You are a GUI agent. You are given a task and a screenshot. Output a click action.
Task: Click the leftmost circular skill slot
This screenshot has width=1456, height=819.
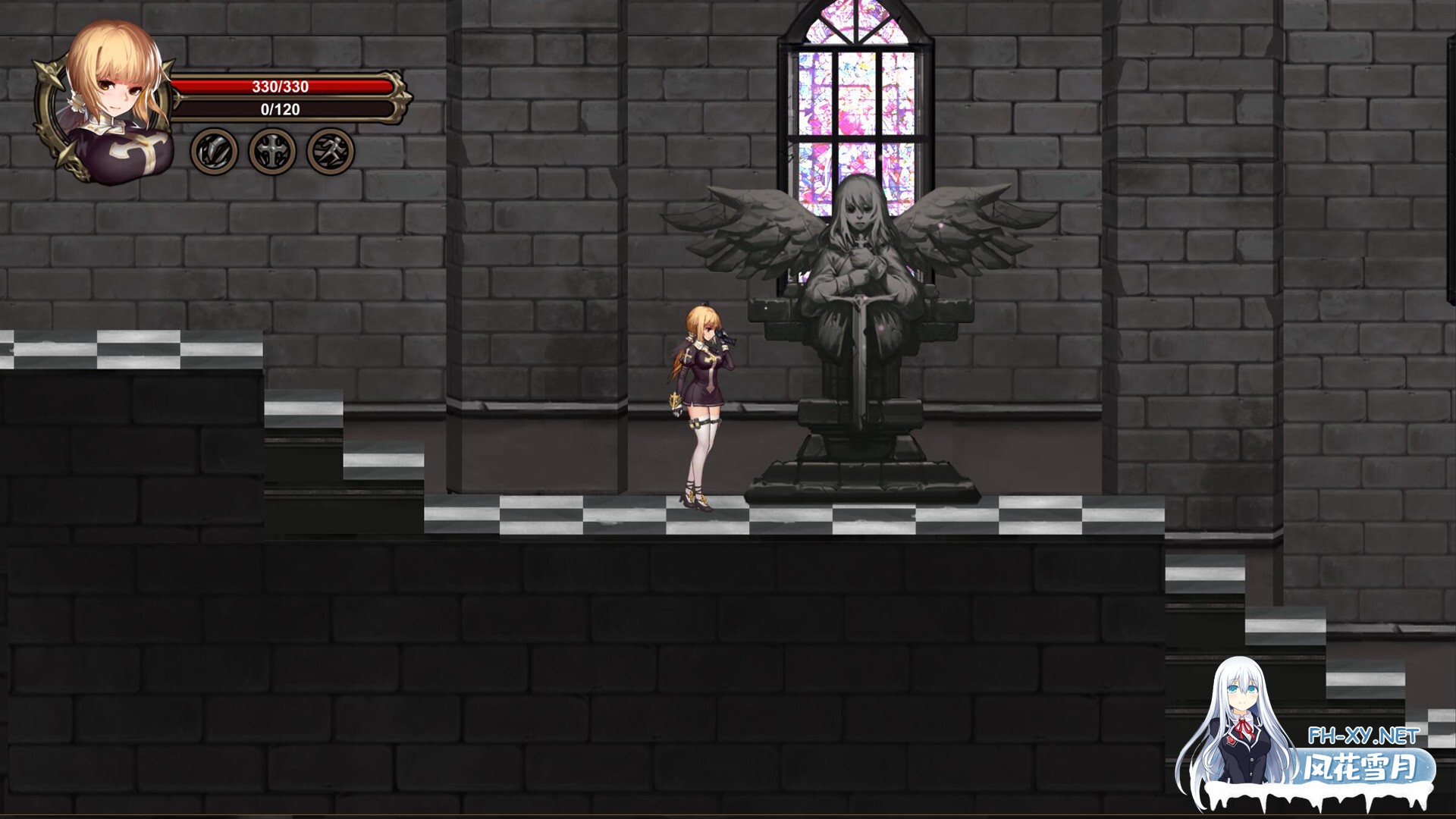[216, 150]
